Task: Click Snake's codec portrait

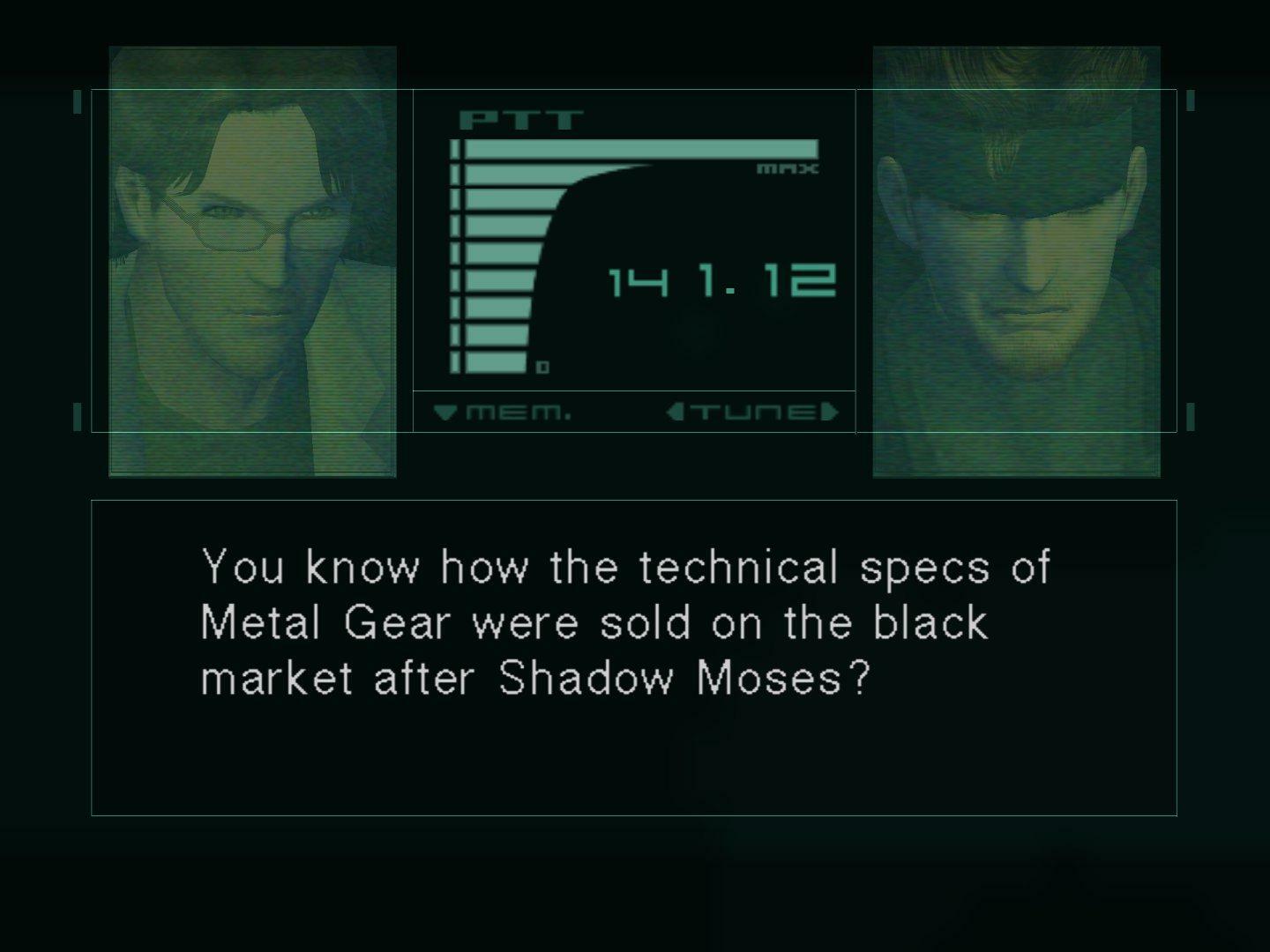Action: pos(1014,260)
